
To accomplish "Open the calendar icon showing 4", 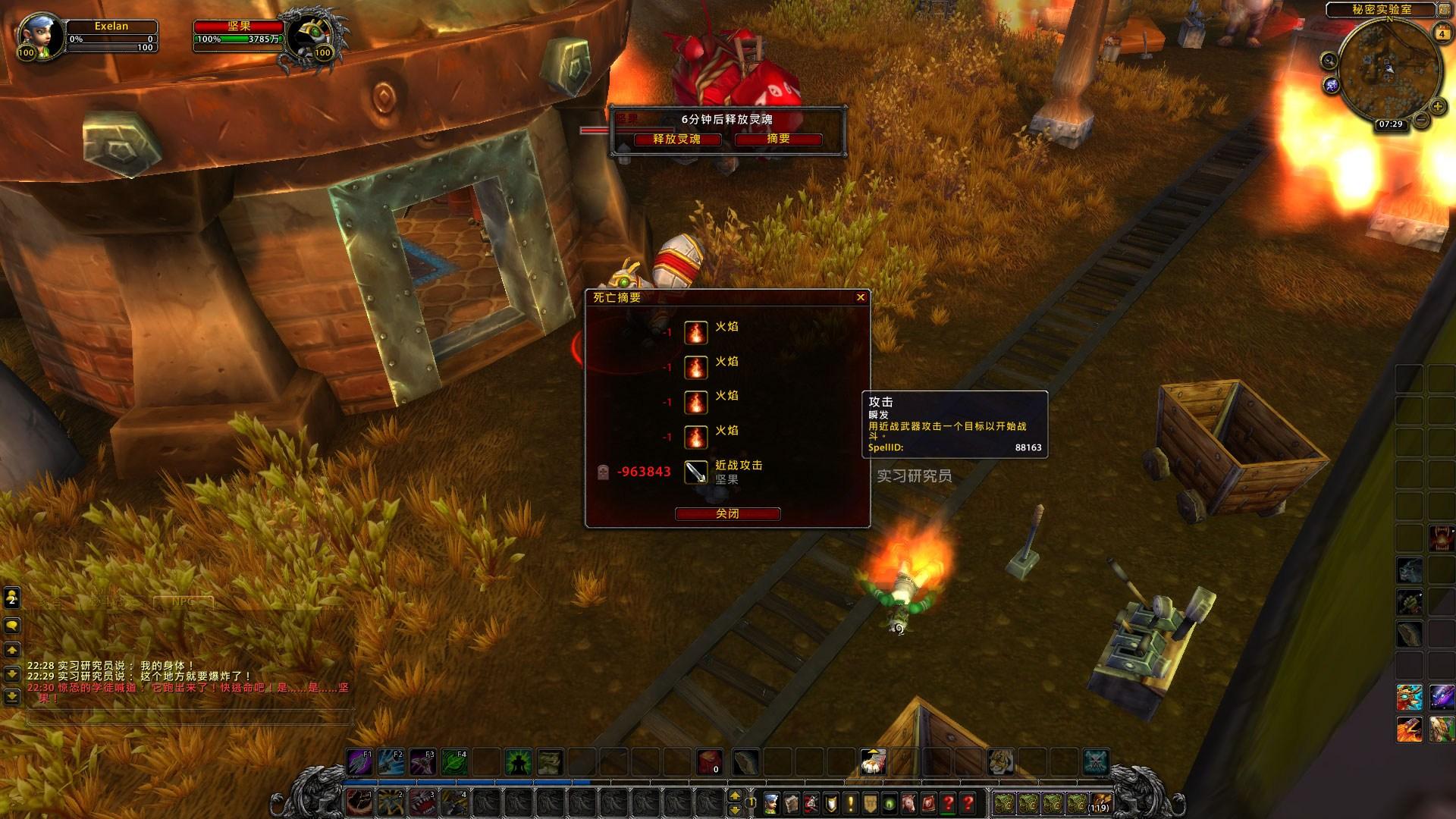I will [1442, 34].
